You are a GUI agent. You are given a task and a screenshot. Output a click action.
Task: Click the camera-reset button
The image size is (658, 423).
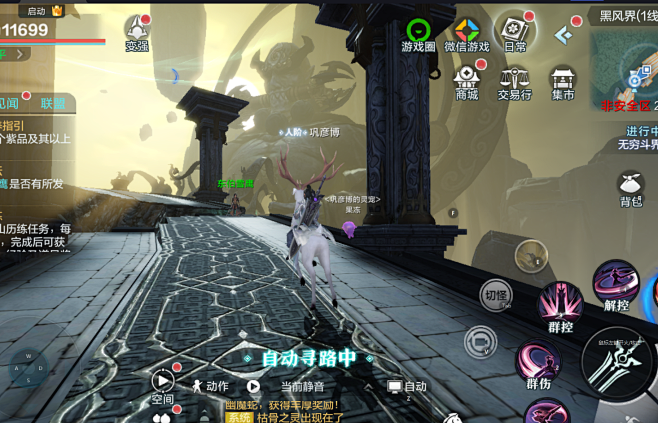(x=481, y=342)
